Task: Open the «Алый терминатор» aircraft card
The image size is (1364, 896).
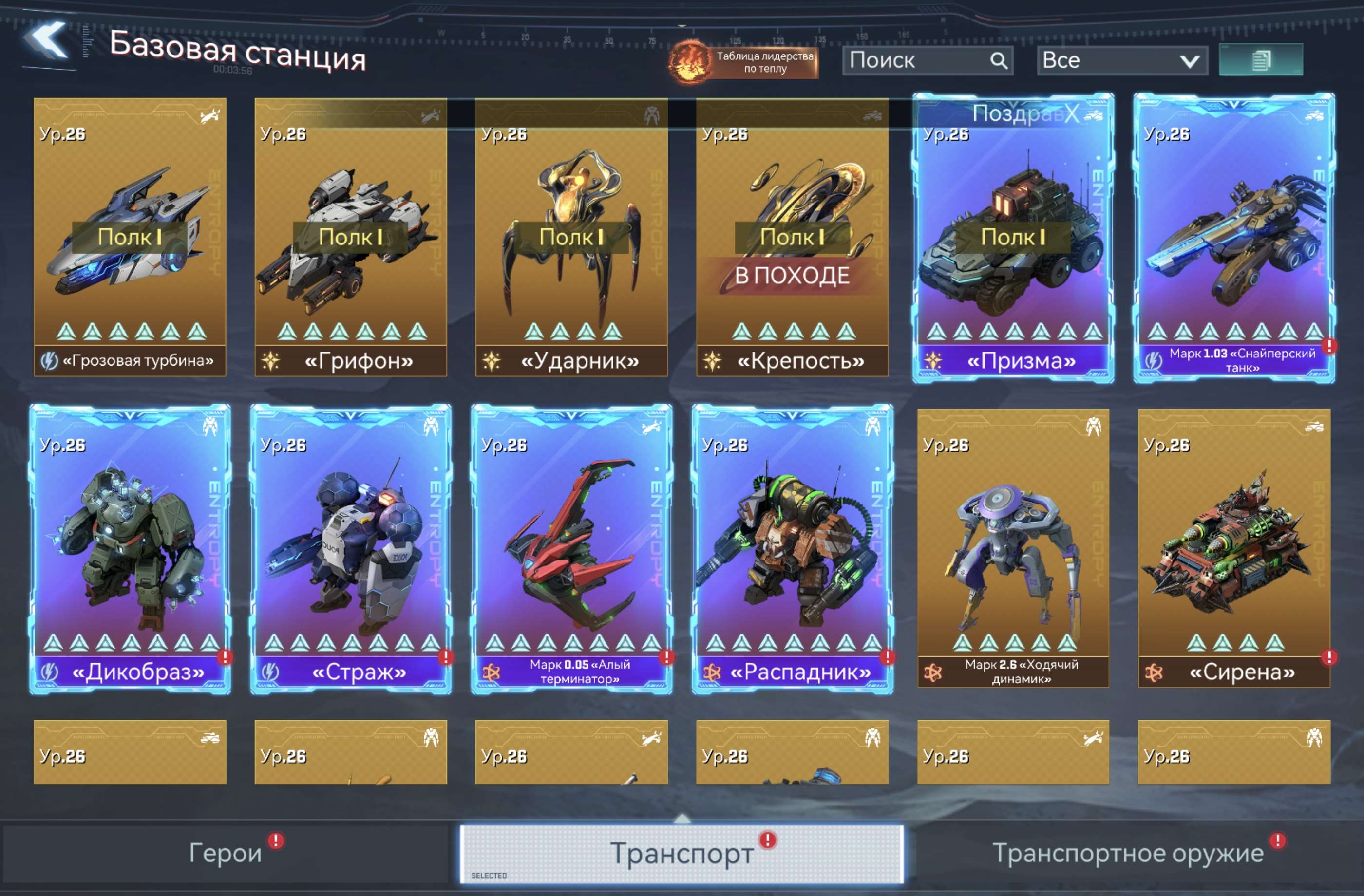Action: 571,548
